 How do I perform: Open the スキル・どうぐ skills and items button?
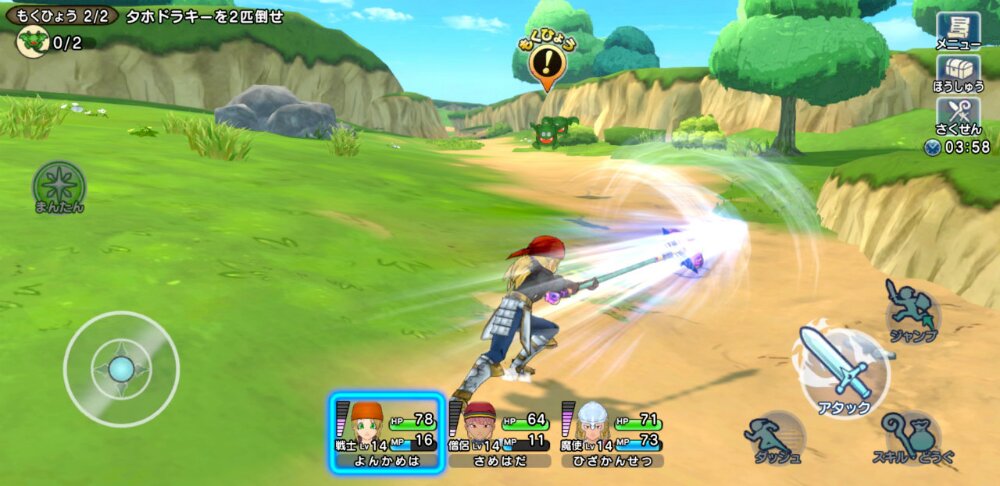[x=912, y=436]
